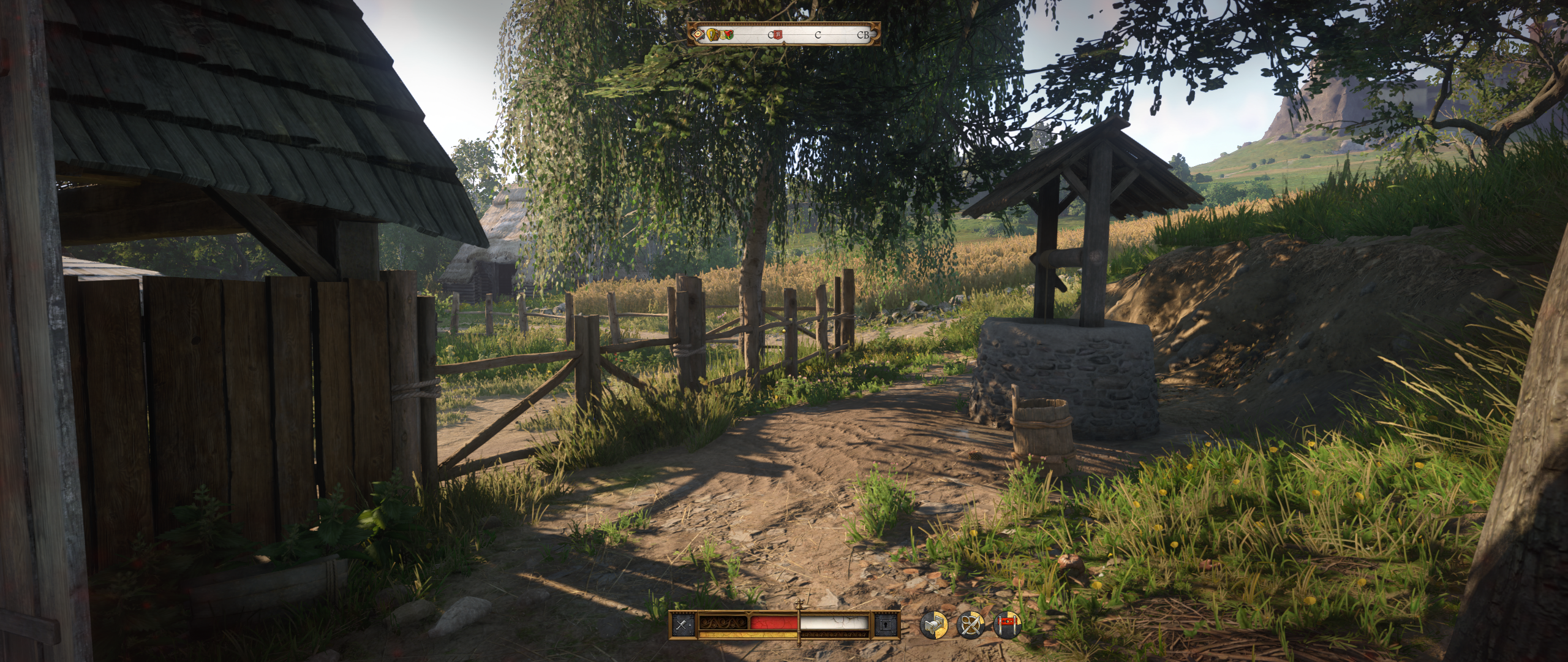Click the red pillory status icon
The height and width of the screenshot is (662, 1568).
(x=1008, y=625)
